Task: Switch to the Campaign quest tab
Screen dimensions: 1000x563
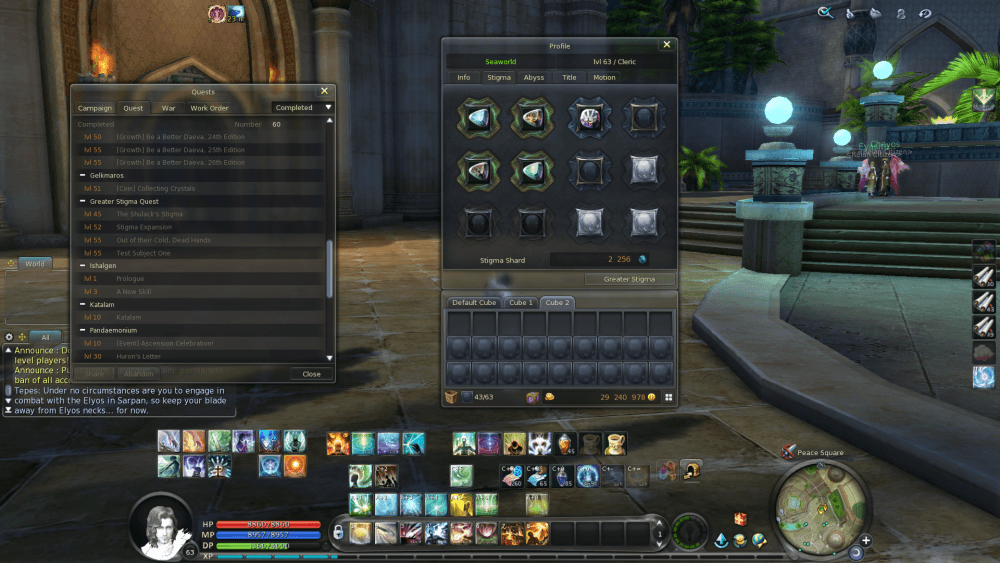Action: coord(95,108)
